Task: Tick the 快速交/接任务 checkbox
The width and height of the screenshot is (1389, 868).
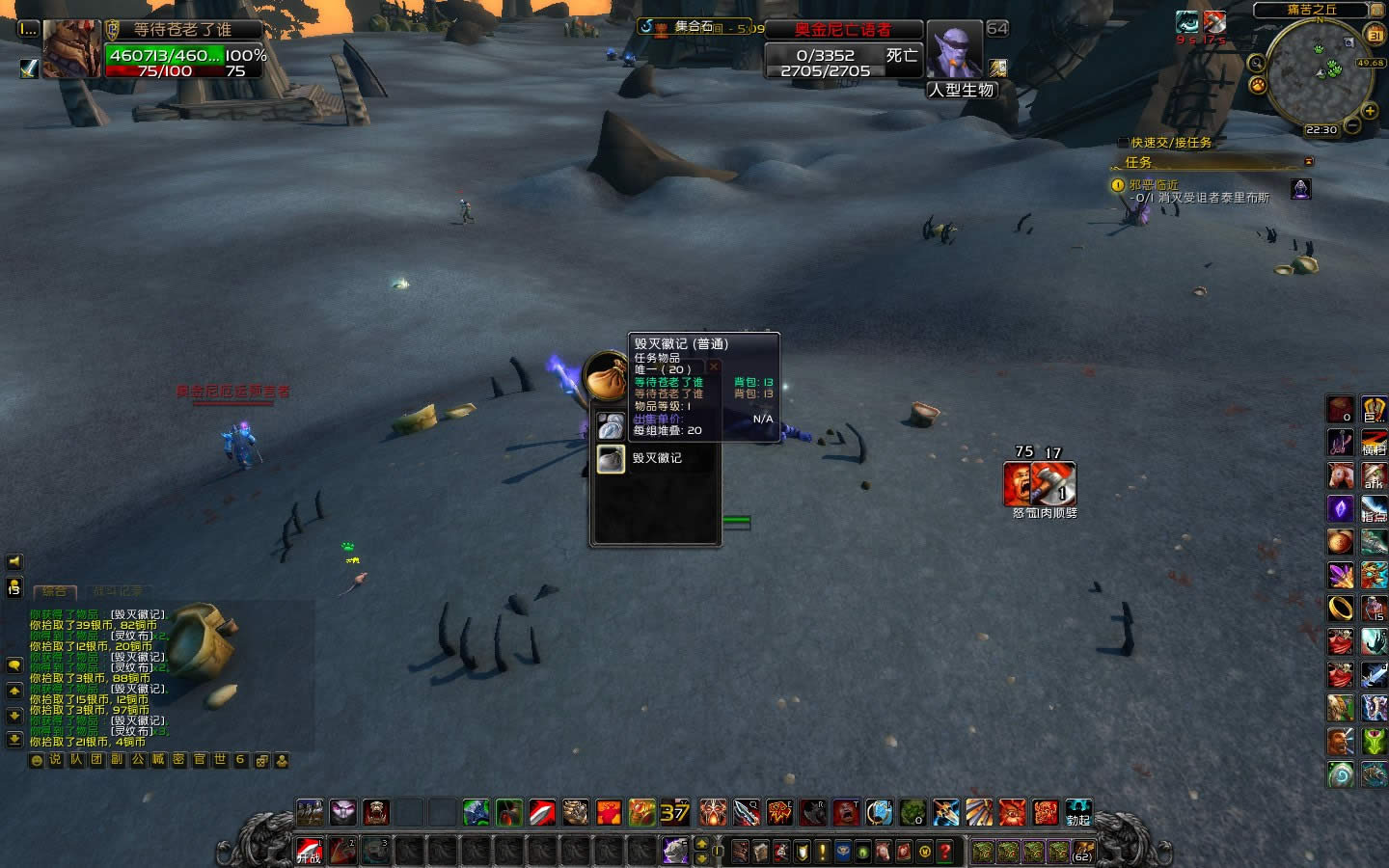Action: click(1122, 143)
